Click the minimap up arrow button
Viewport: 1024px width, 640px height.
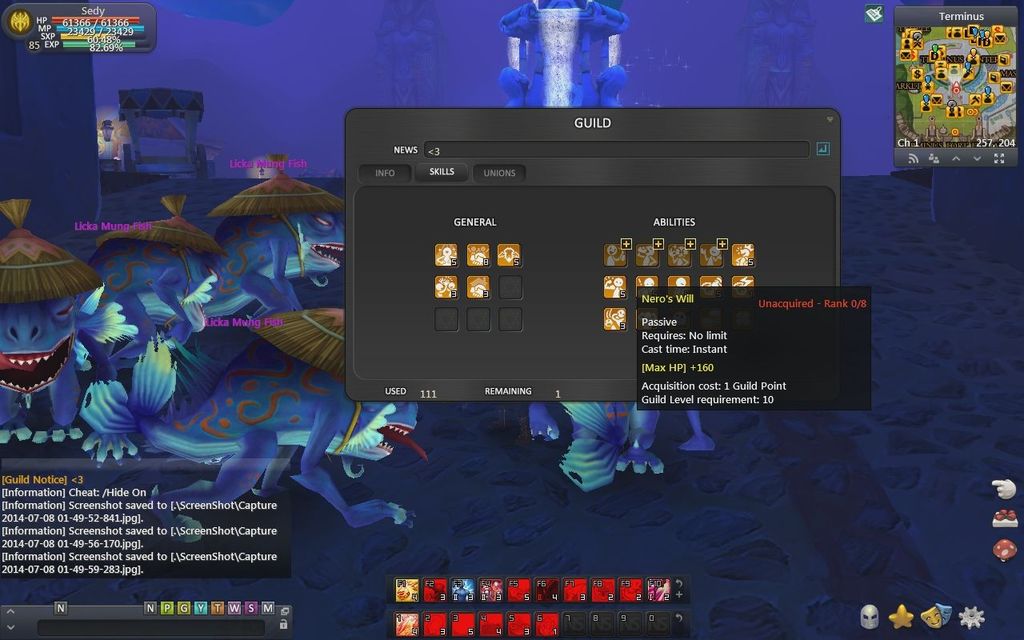click(956, 158)
